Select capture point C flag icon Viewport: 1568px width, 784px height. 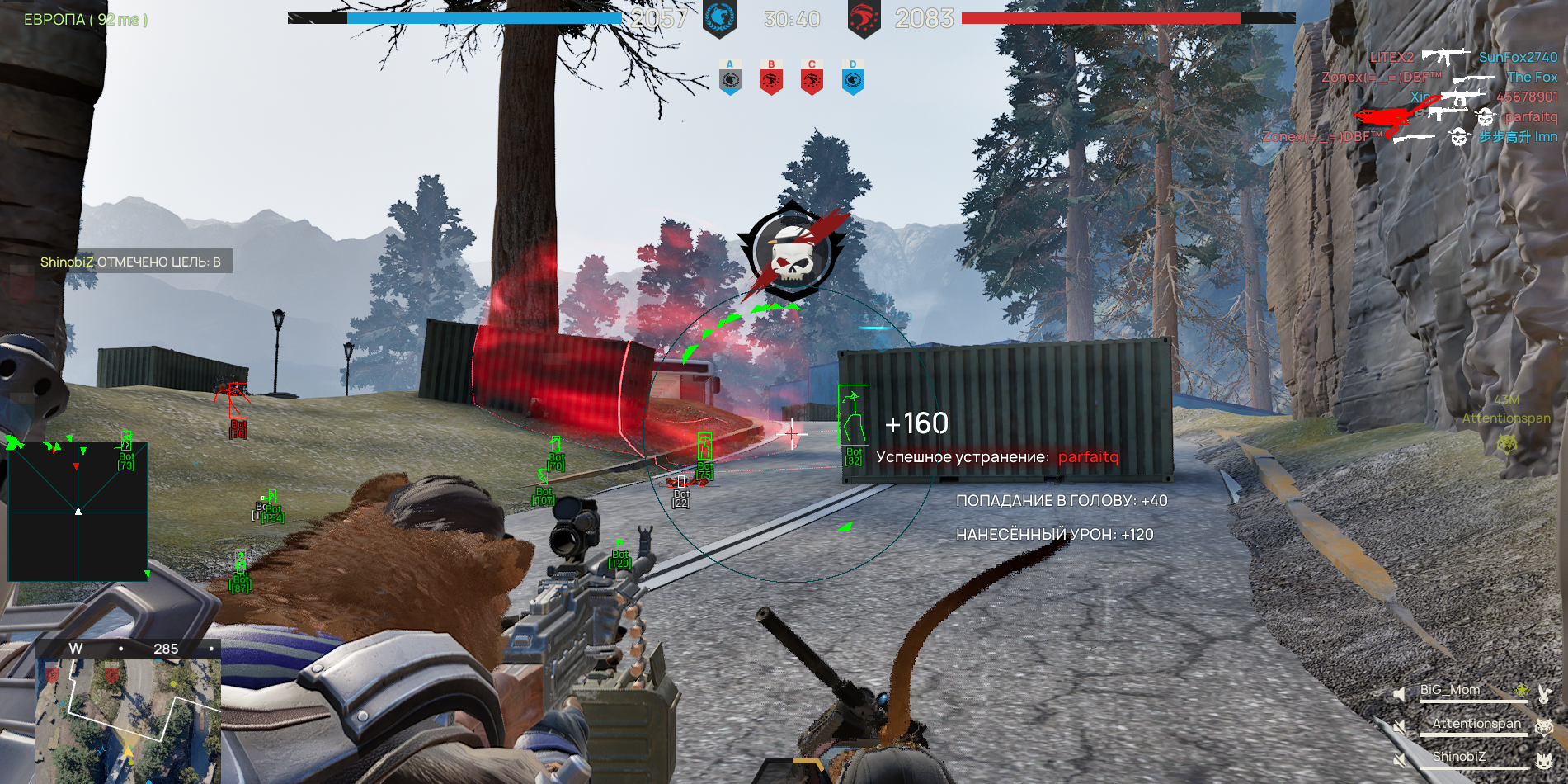tap(812, 78)
